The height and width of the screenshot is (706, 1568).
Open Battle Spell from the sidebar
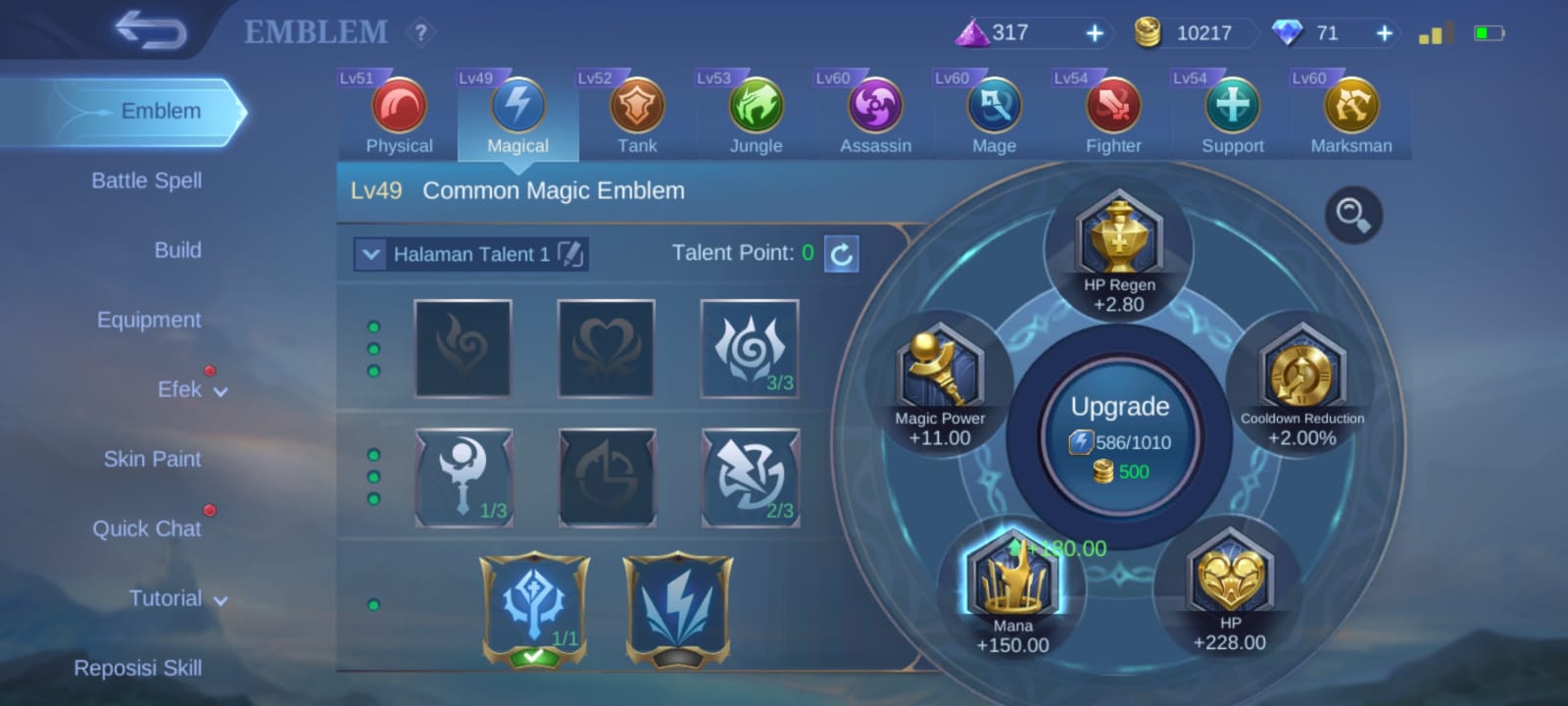(147, 180)
